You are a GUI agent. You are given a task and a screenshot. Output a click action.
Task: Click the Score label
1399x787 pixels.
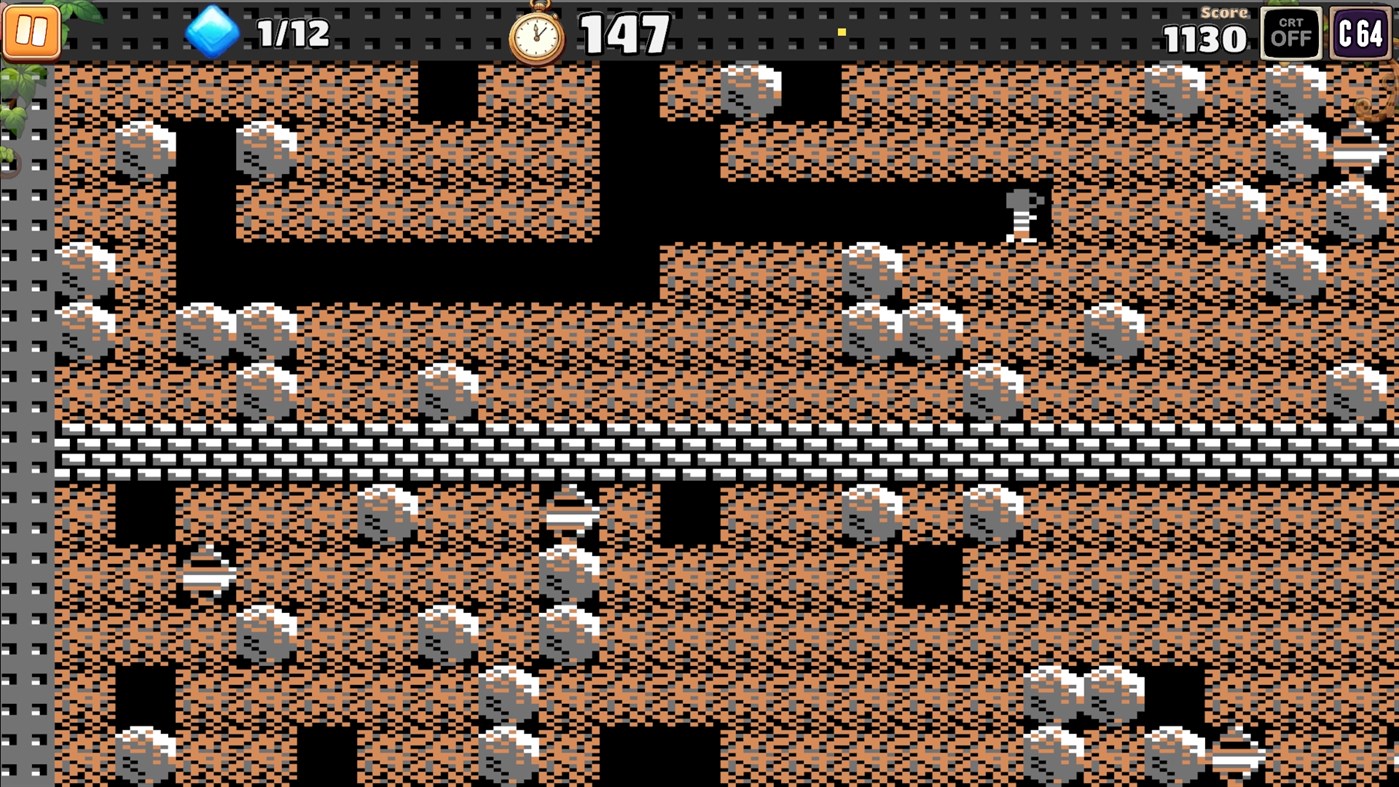pyautogui.click(x=1224, y=13)
